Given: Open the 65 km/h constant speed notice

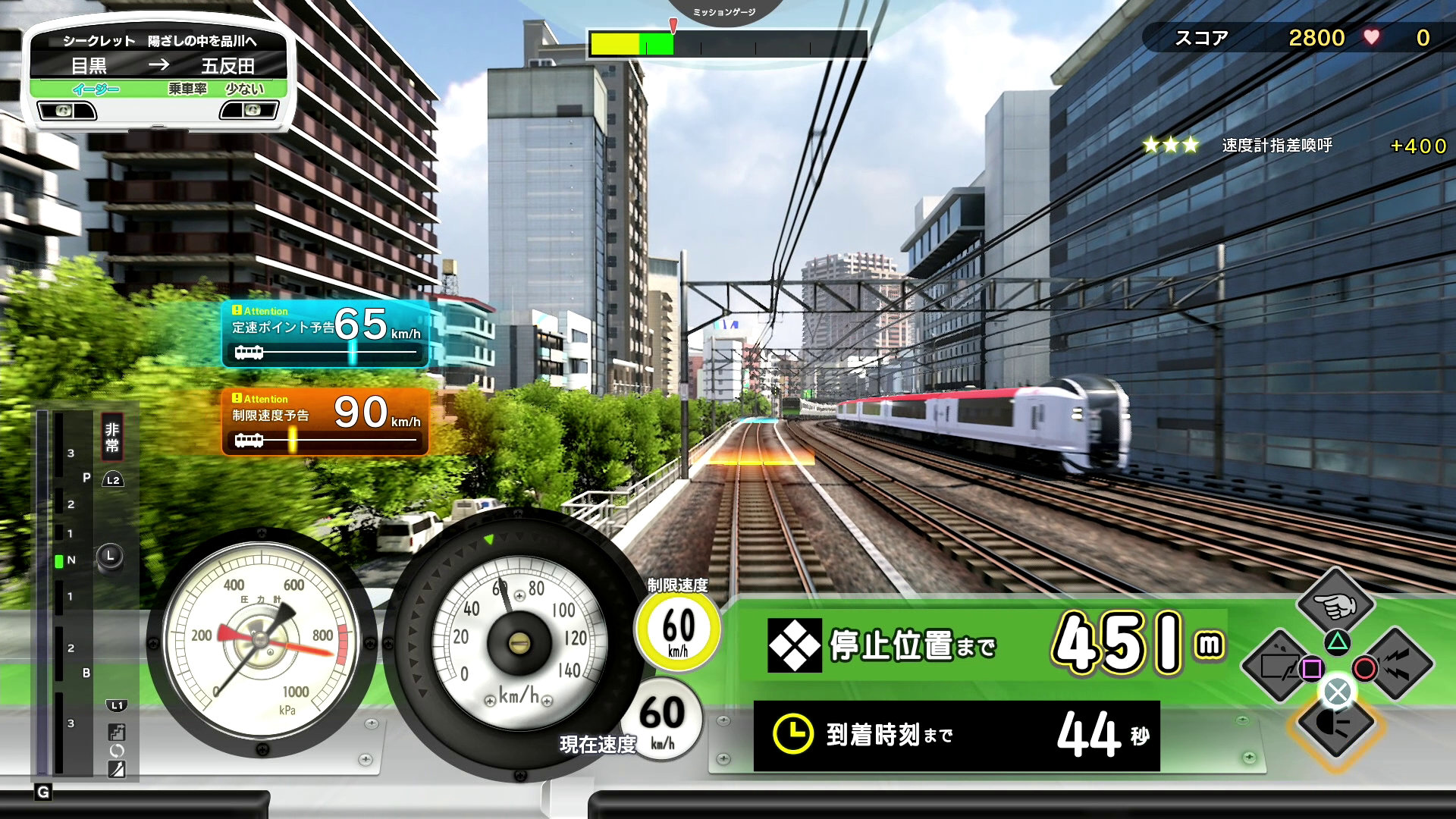Looking at the screenshot, I should click(325, 334).
